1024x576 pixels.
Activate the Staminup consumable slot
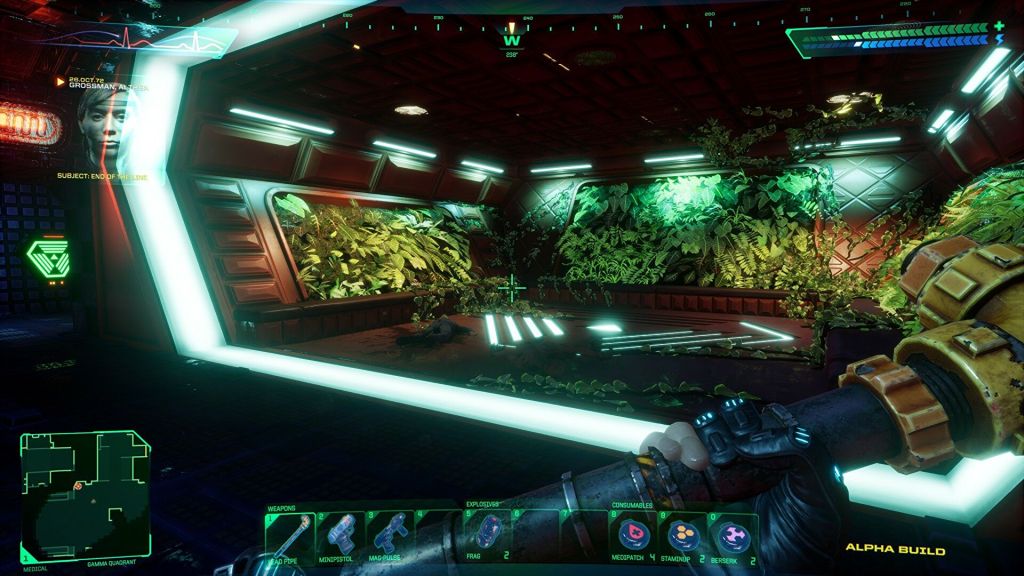[x=683, y=536]
